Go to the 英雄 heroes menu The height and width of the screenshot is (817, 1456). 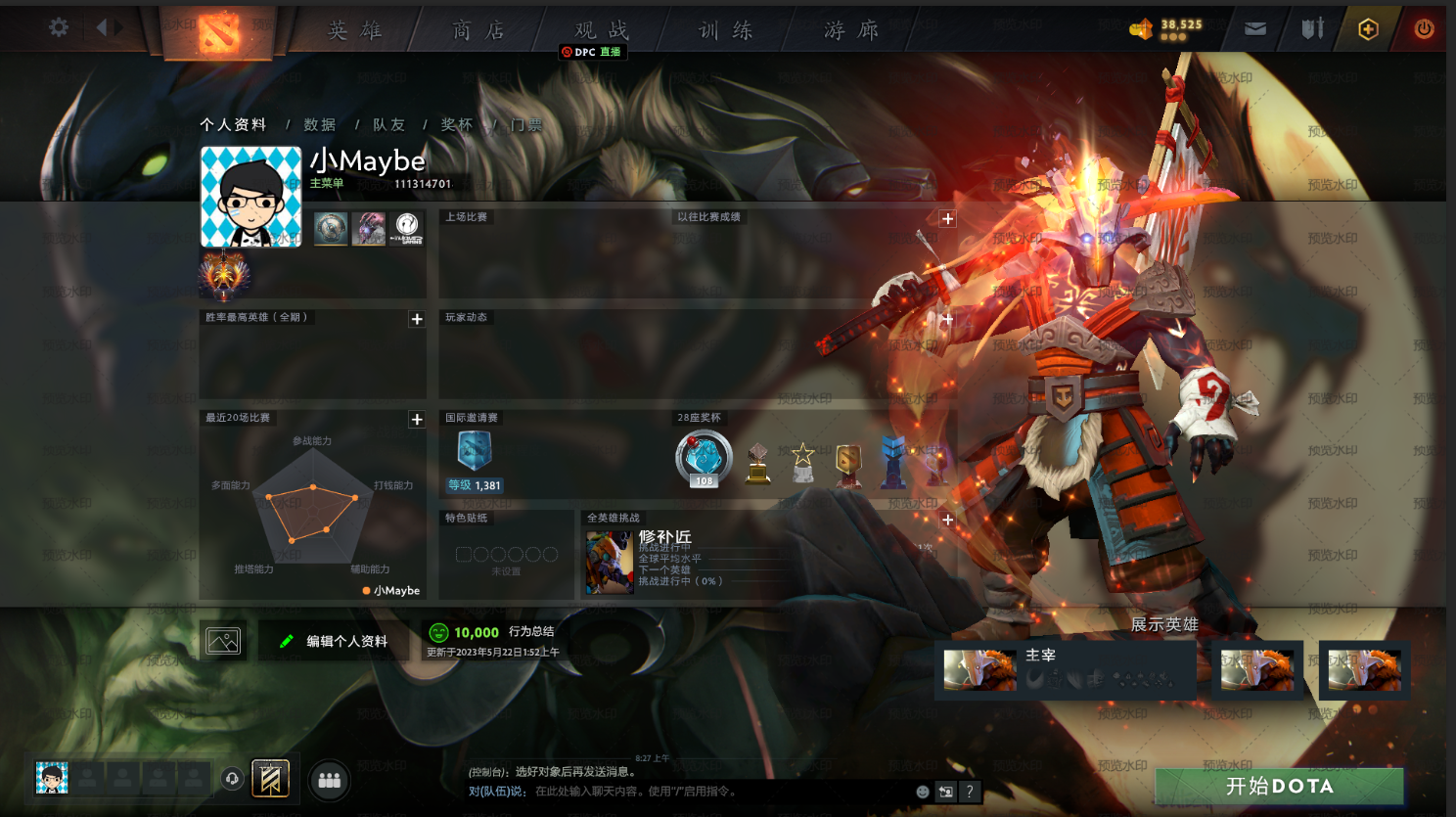pyautogui.click(x=354, y=30)
